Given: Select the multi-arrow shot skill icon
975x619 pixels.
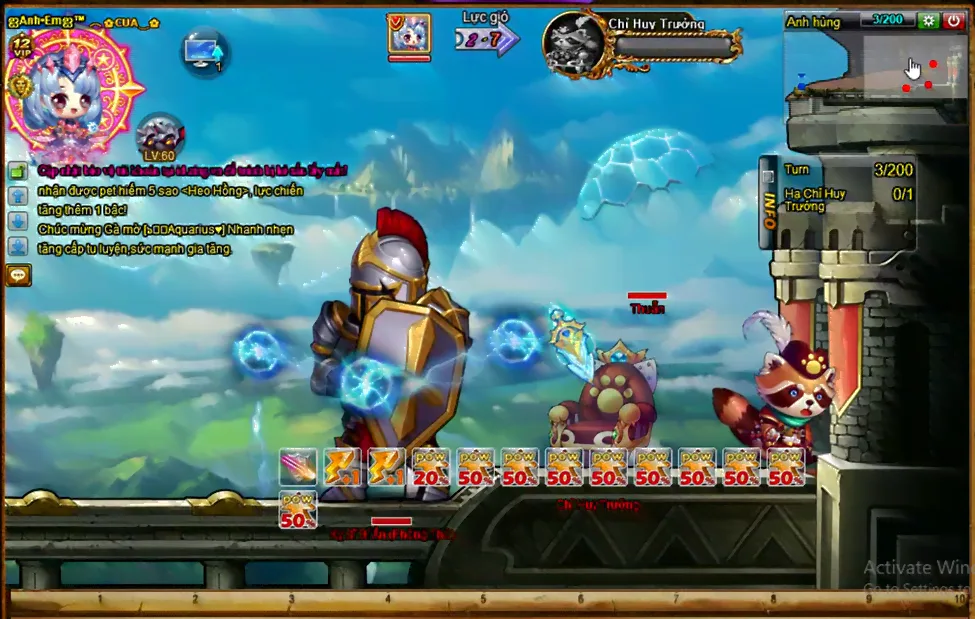Looking at the screenshot, I should click(x=298, y=466).
